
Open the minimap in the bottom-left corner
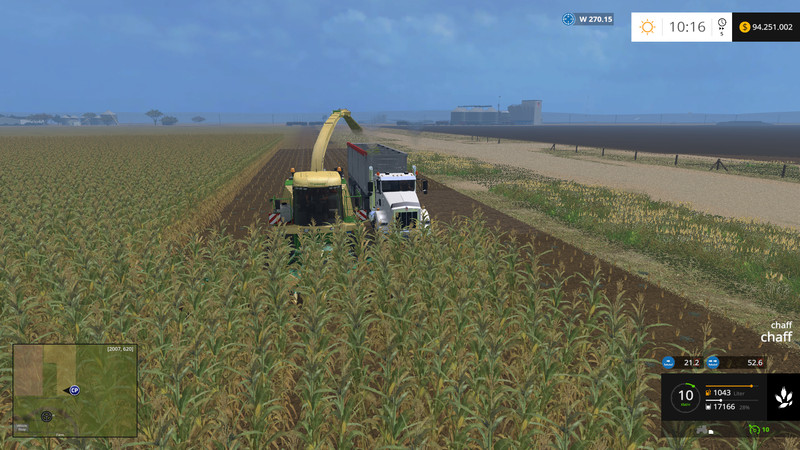coord(75,390)
